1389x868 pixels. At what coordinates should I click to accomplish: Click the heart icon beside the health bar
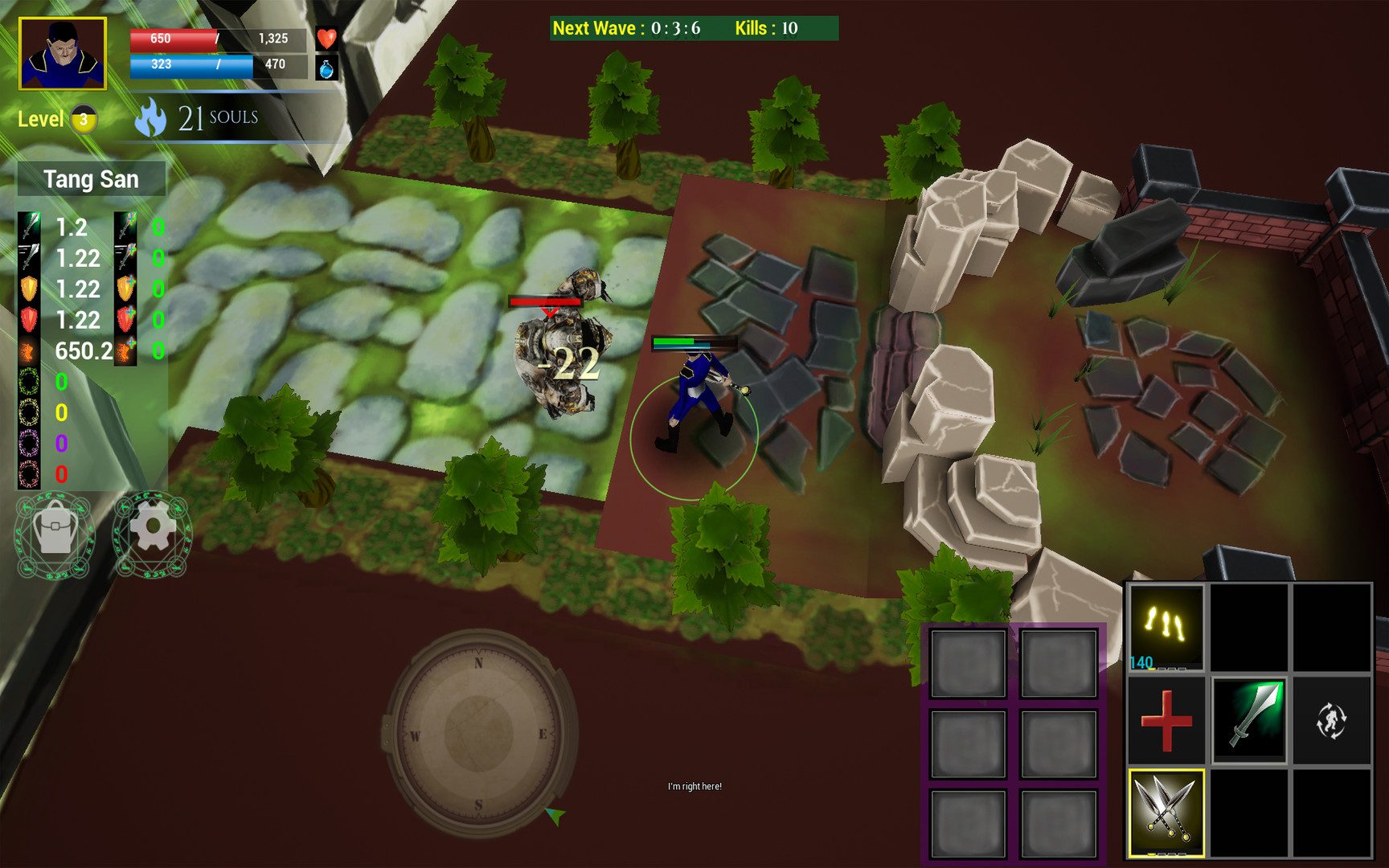(326, 38)
